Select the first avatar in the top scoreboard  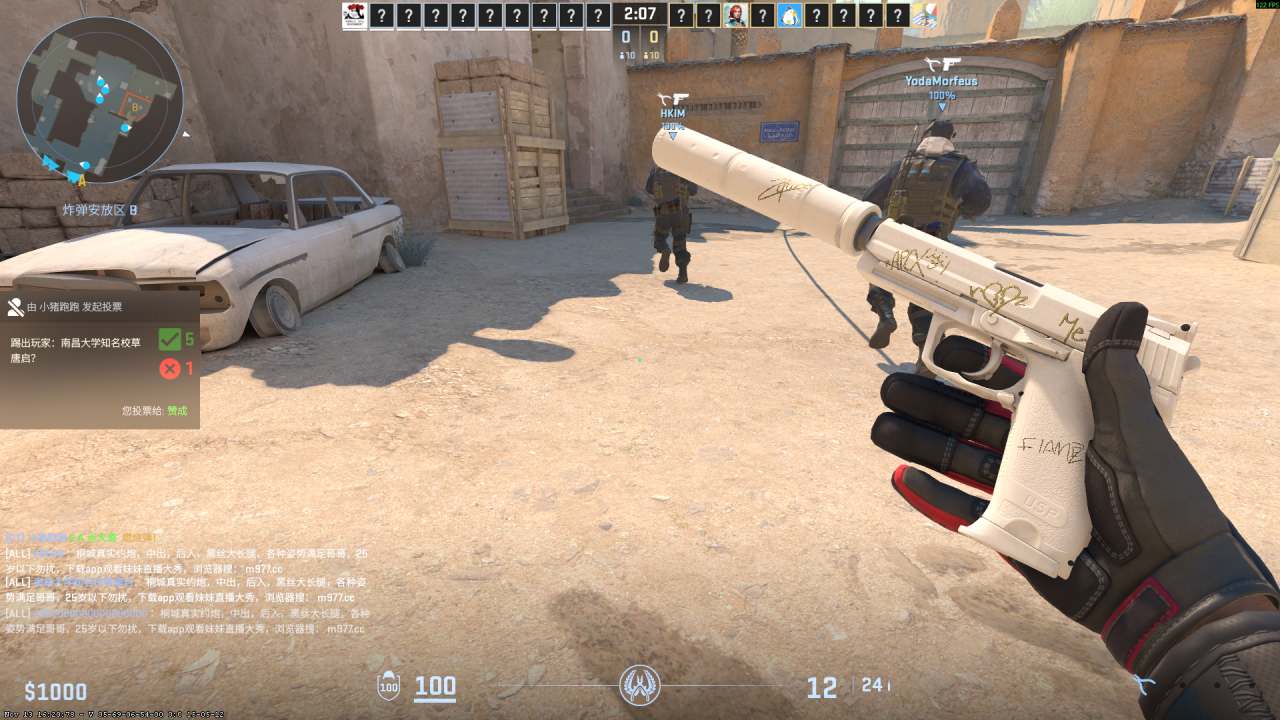(x=354, y=15)
